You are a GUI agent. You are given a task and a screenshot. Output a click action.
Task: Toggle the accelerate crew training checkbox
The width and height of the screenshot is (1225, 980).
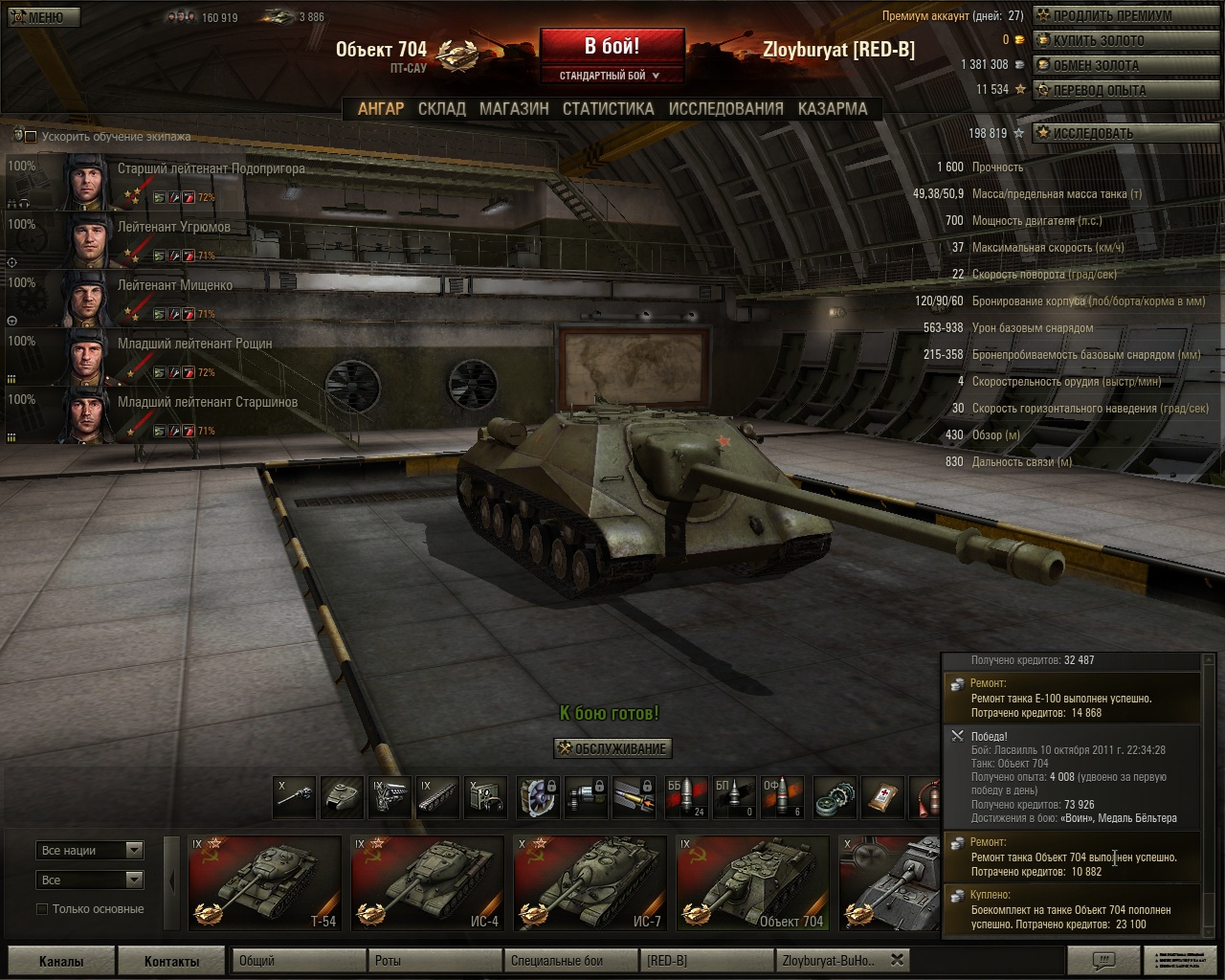[31, 137]
